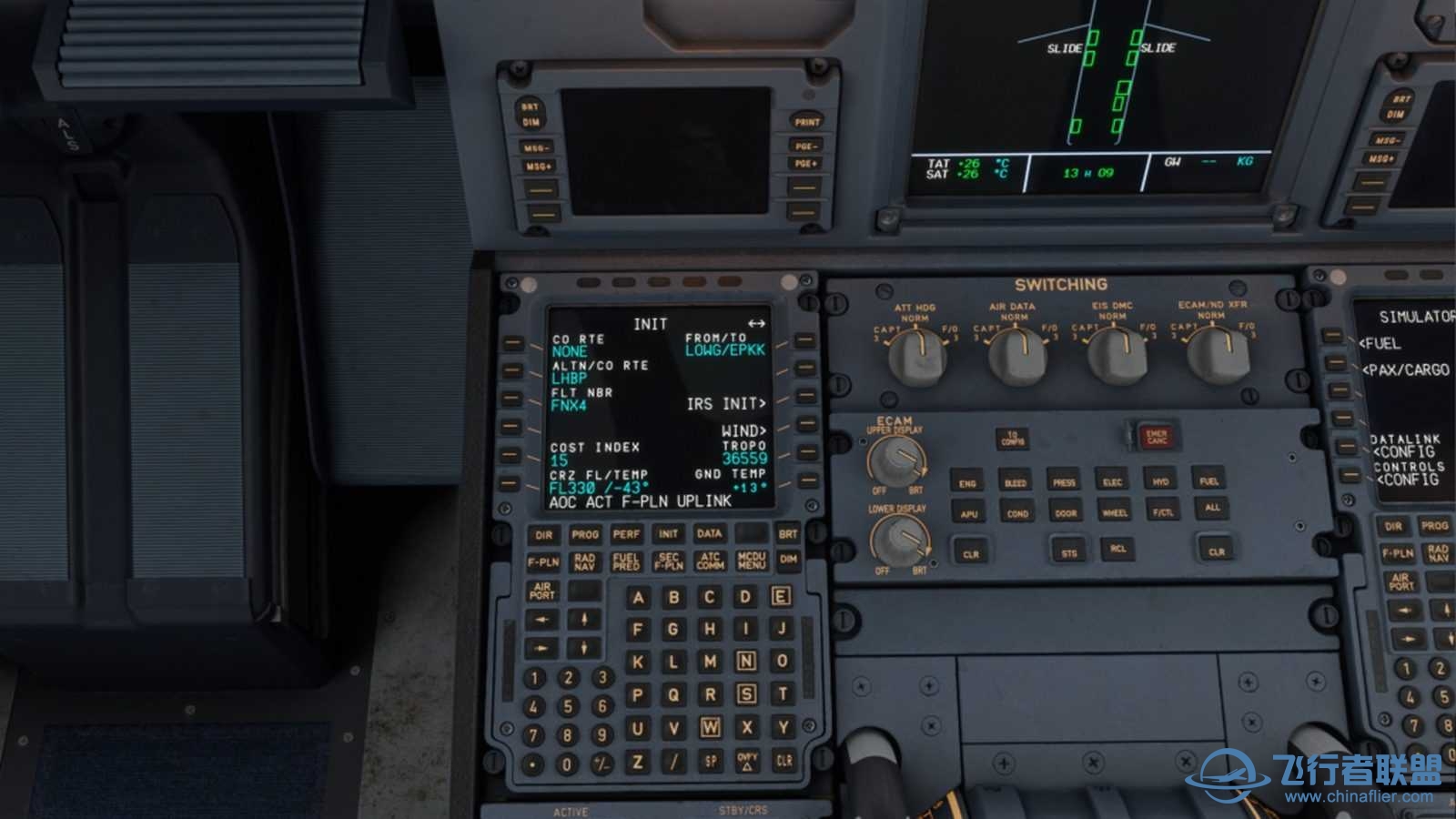The width and height of the screenshot is (1456, 819).
Task: Switch to the F-PLN page
Action: [541, 561]
